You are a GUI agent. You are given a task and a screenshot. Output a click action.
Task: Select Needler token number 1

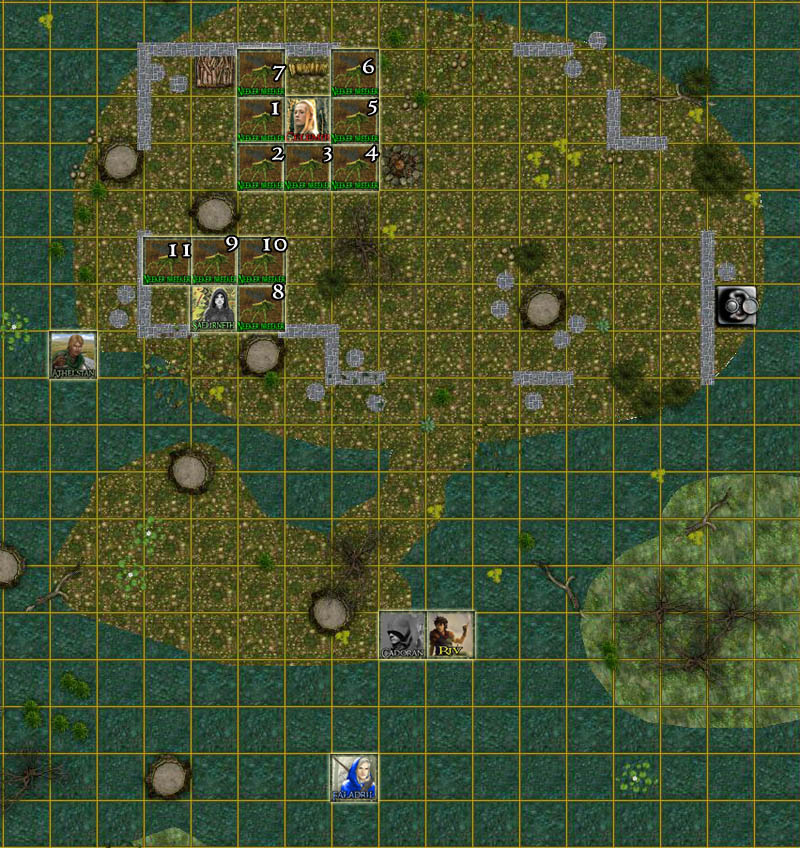click(x=260, y=119)
